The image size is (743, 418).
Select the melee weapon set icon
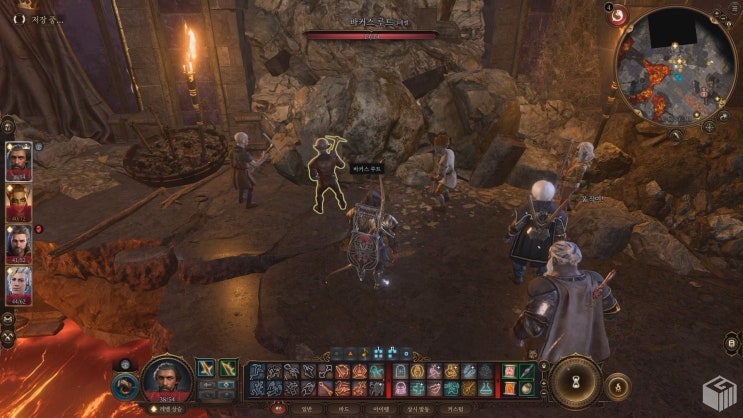coord(206,368)
